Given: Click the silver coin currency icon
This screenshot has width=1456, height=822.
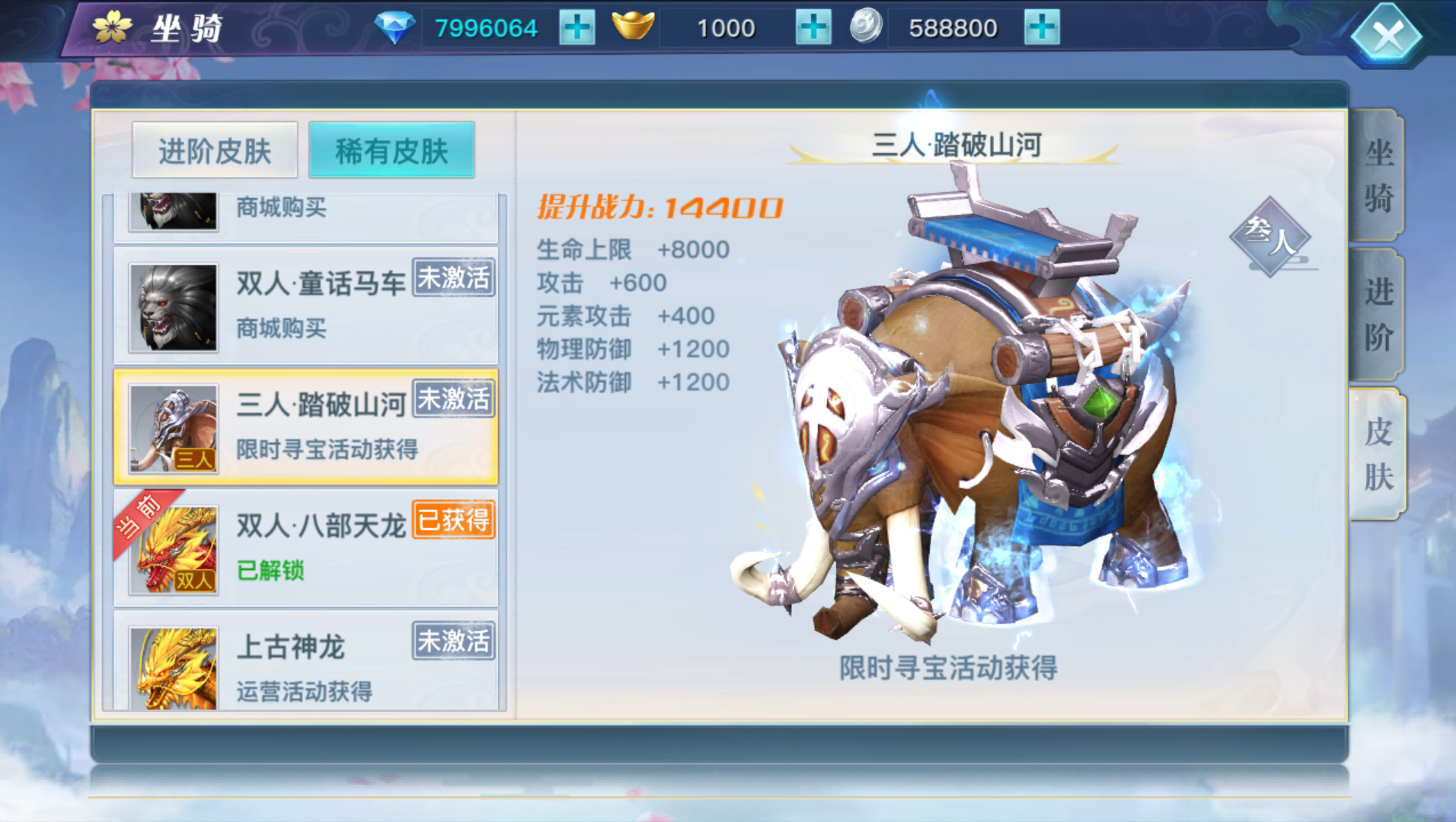Looking at the screenshot, I should 864,25.
